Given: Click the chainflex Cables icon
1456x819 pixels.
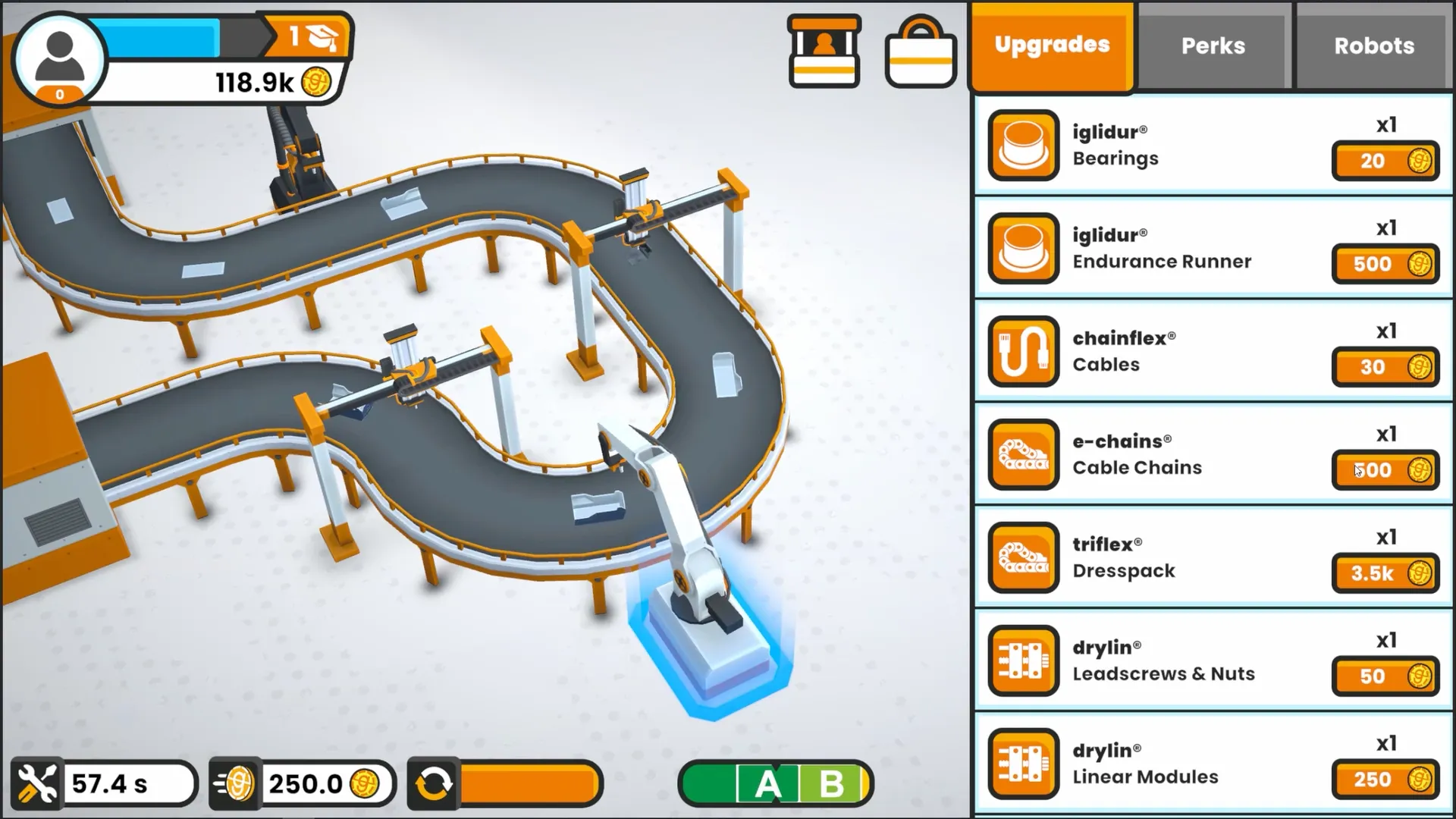Looking at the screenshot, I should coord(1022,351).
